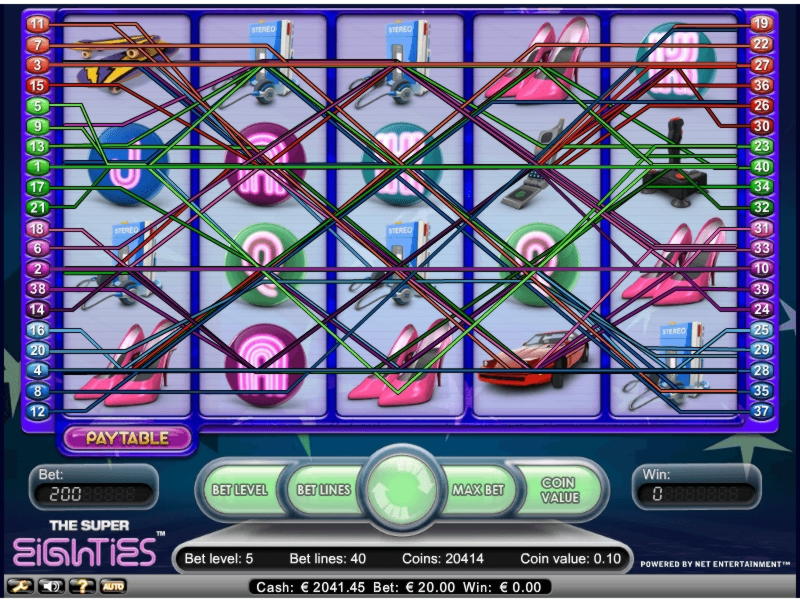Show payline number 21 marker
Viewport: 800px width, 600px height.
pos(38,208)
